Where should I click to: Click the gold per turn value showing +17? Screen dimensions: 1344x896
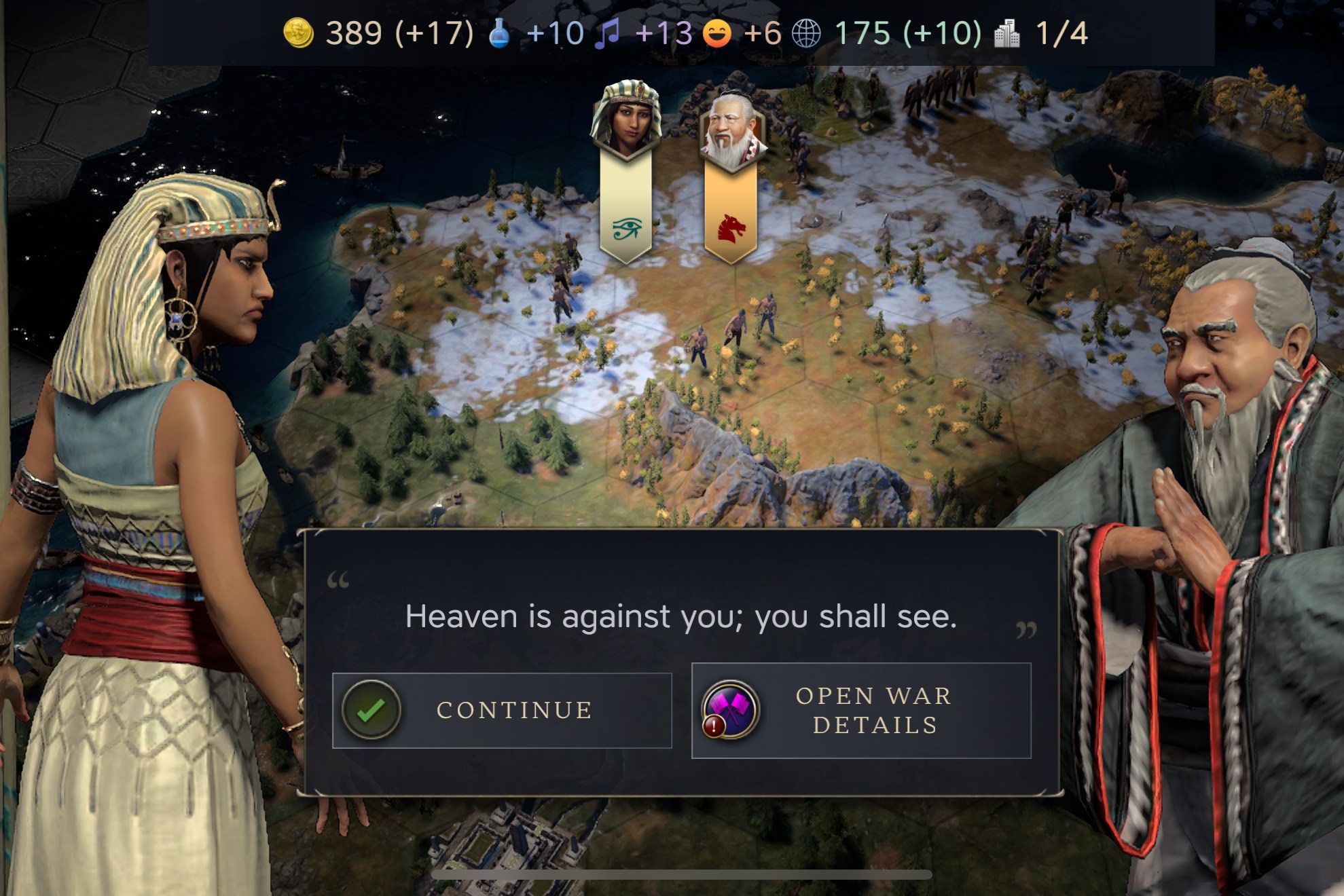click(435, 33)
